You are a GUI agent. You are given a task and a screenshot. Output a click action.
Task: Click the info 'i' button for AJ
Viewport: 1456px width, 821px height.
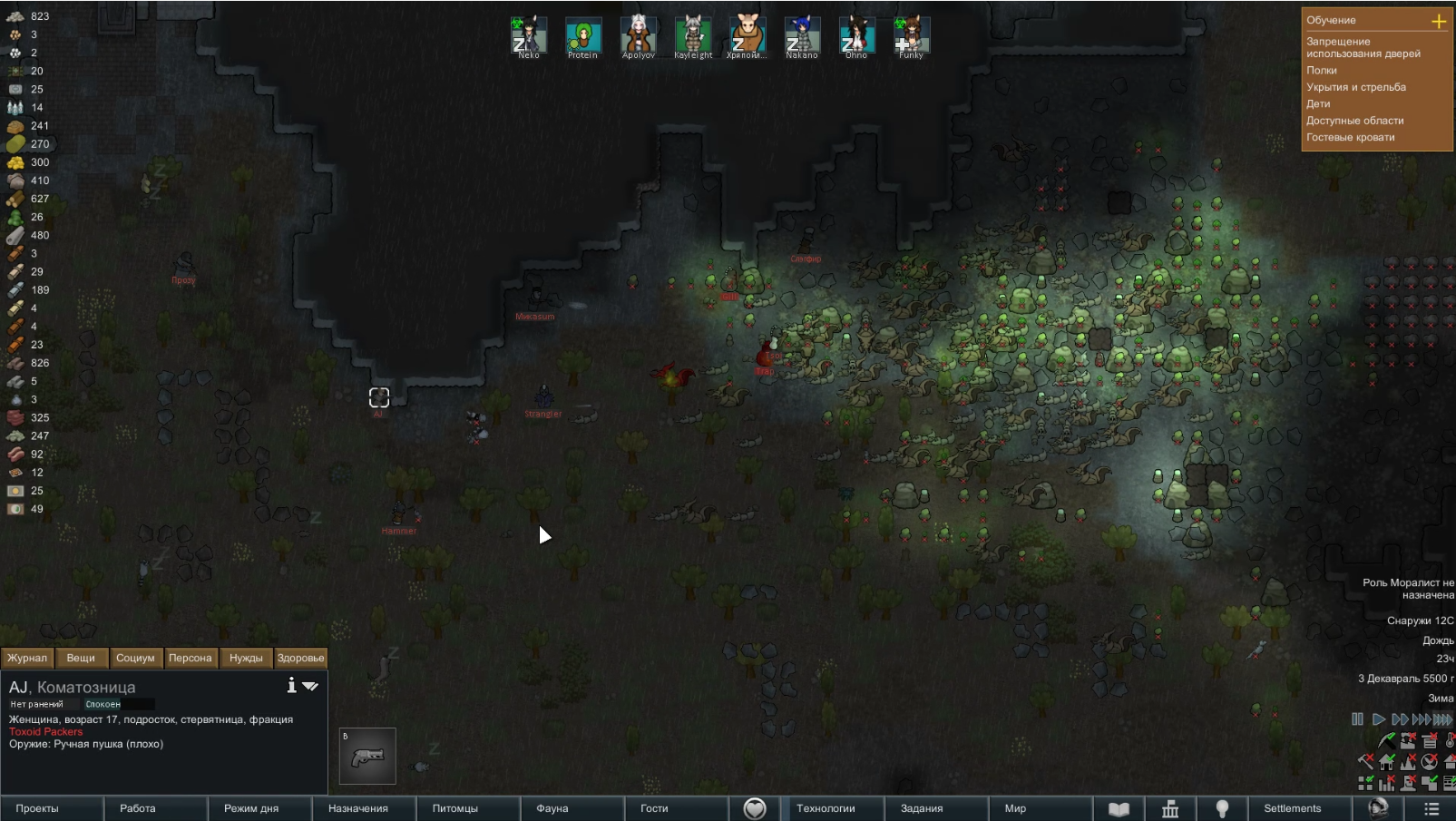point(291,686)
